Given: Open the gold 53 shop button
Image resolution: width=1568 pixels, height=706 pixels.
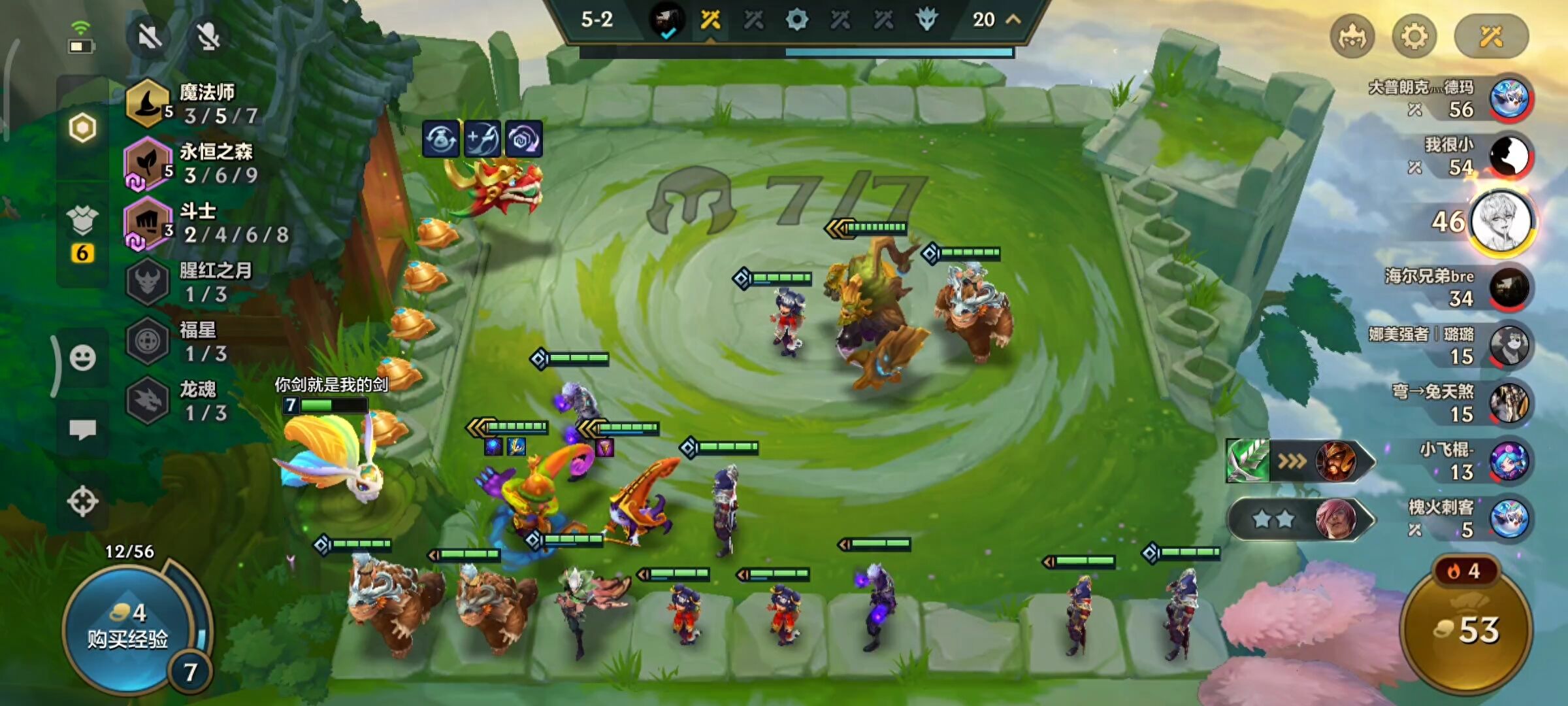Looking at the screenshot, I should click(x=1466, y=630).
